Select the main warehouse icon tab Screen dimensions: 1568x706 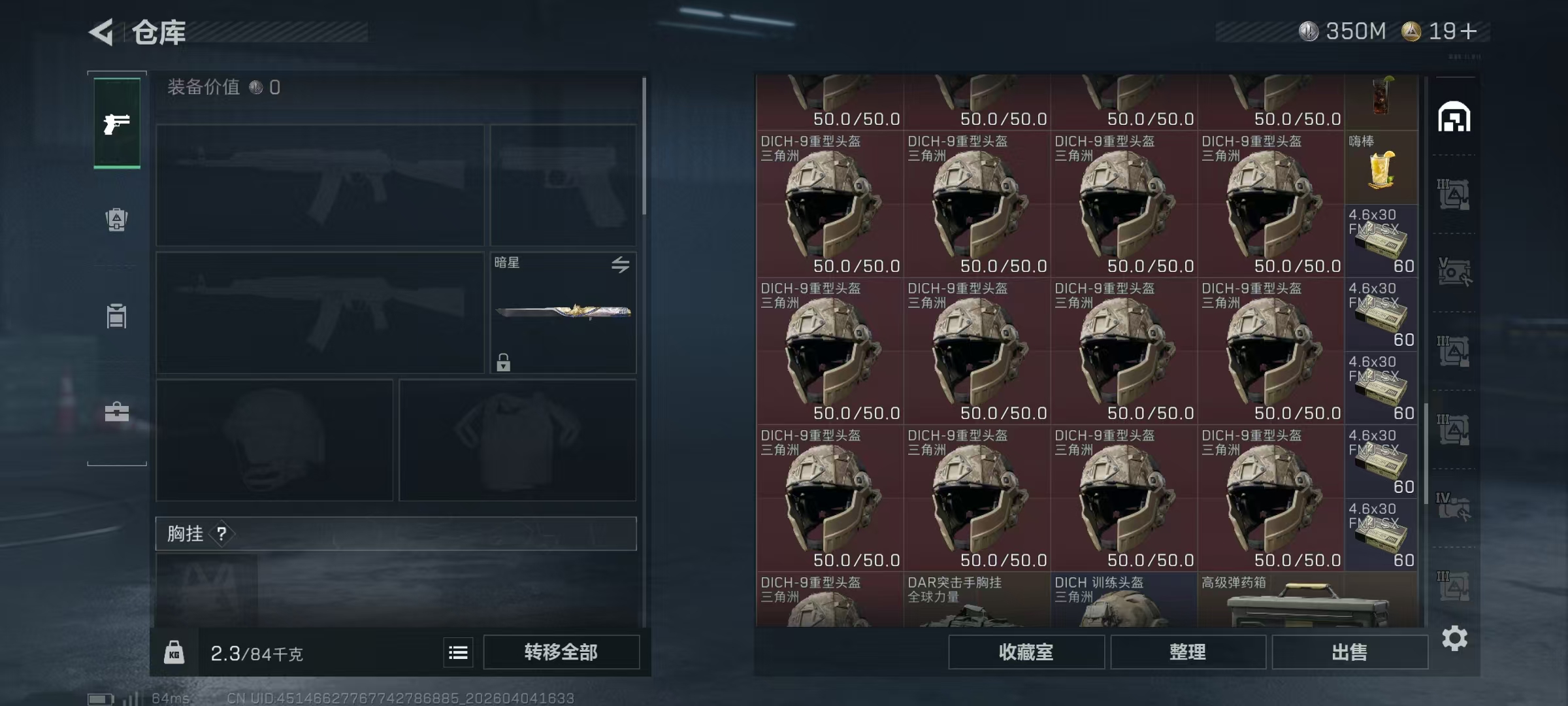[1454, 118]
